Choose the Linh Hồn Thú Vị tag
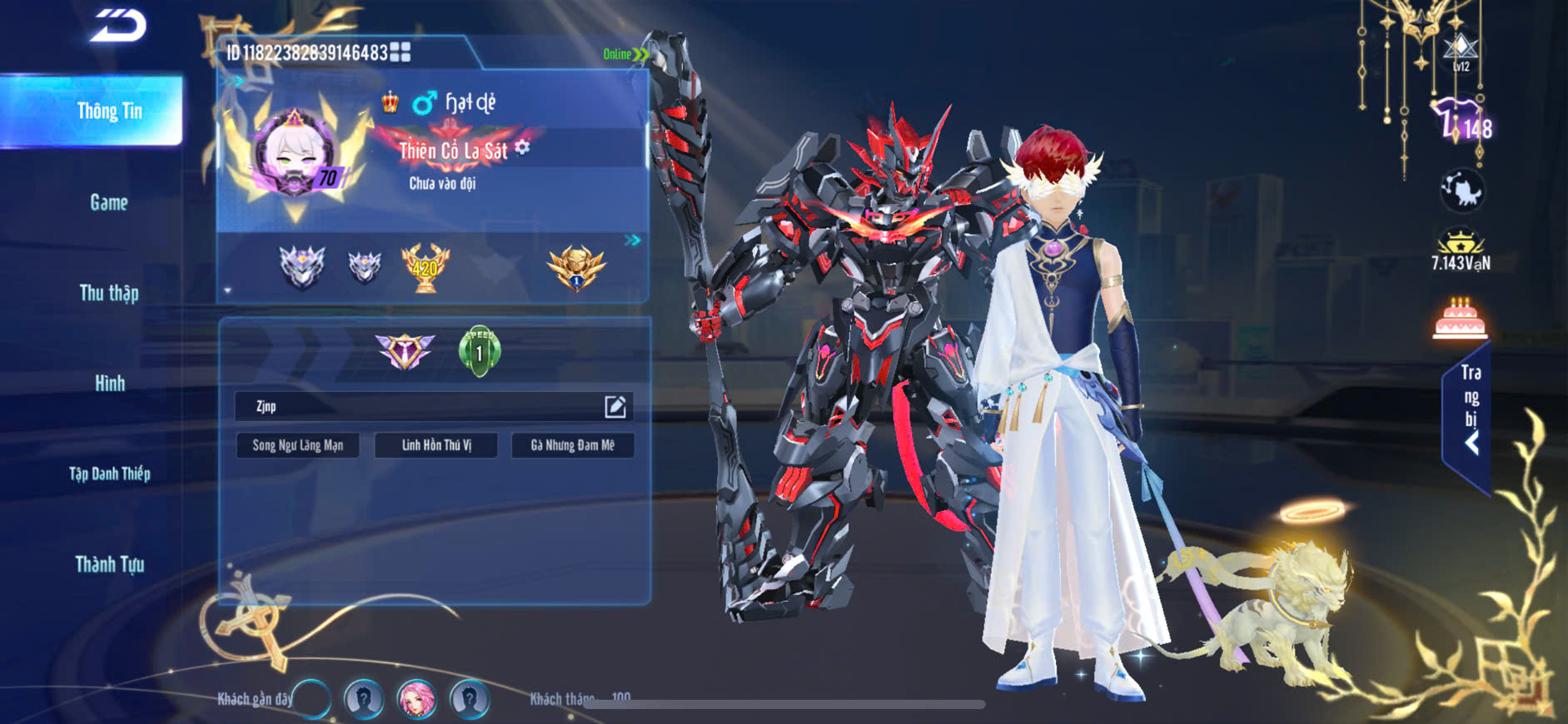 tap(436, 445)
